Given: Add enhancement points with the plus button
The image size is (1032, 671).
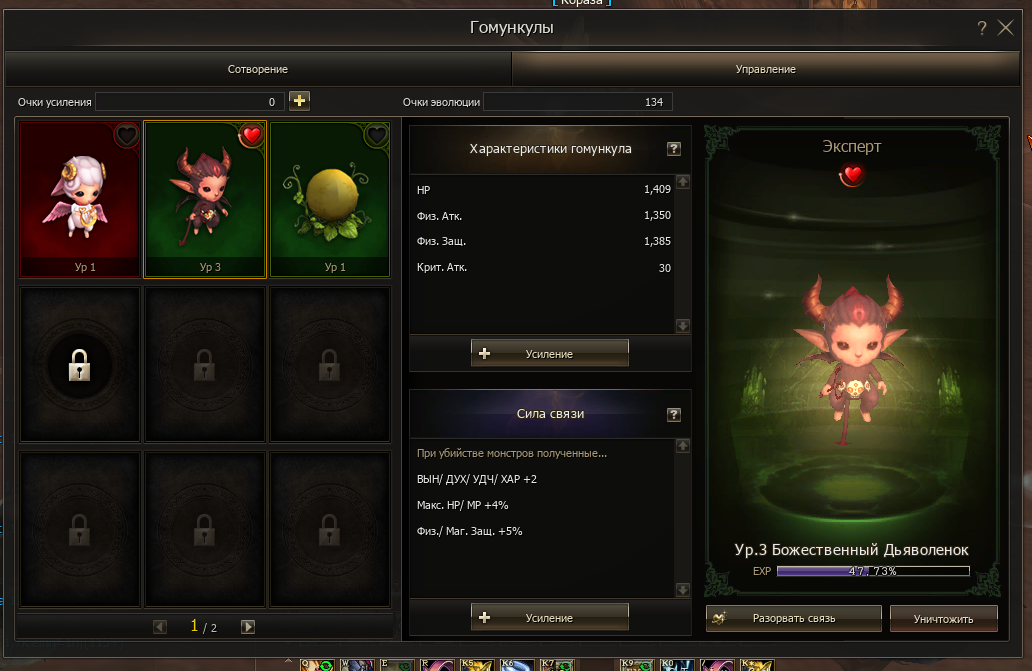Looking at the screenshot, I should (299, 101).
